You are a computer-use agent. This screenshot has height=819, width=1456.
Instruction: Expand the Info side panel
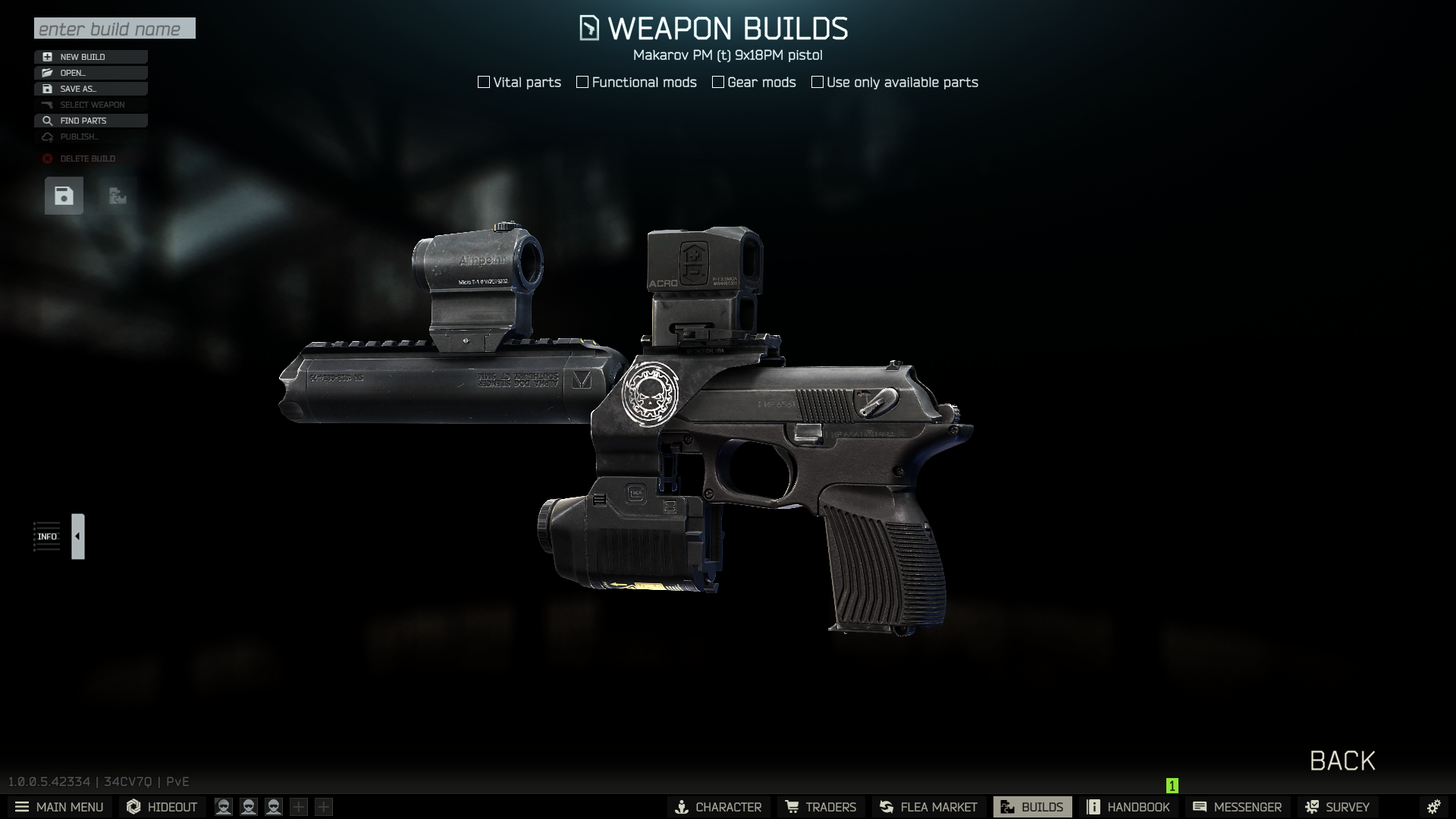tap(77, 536)
